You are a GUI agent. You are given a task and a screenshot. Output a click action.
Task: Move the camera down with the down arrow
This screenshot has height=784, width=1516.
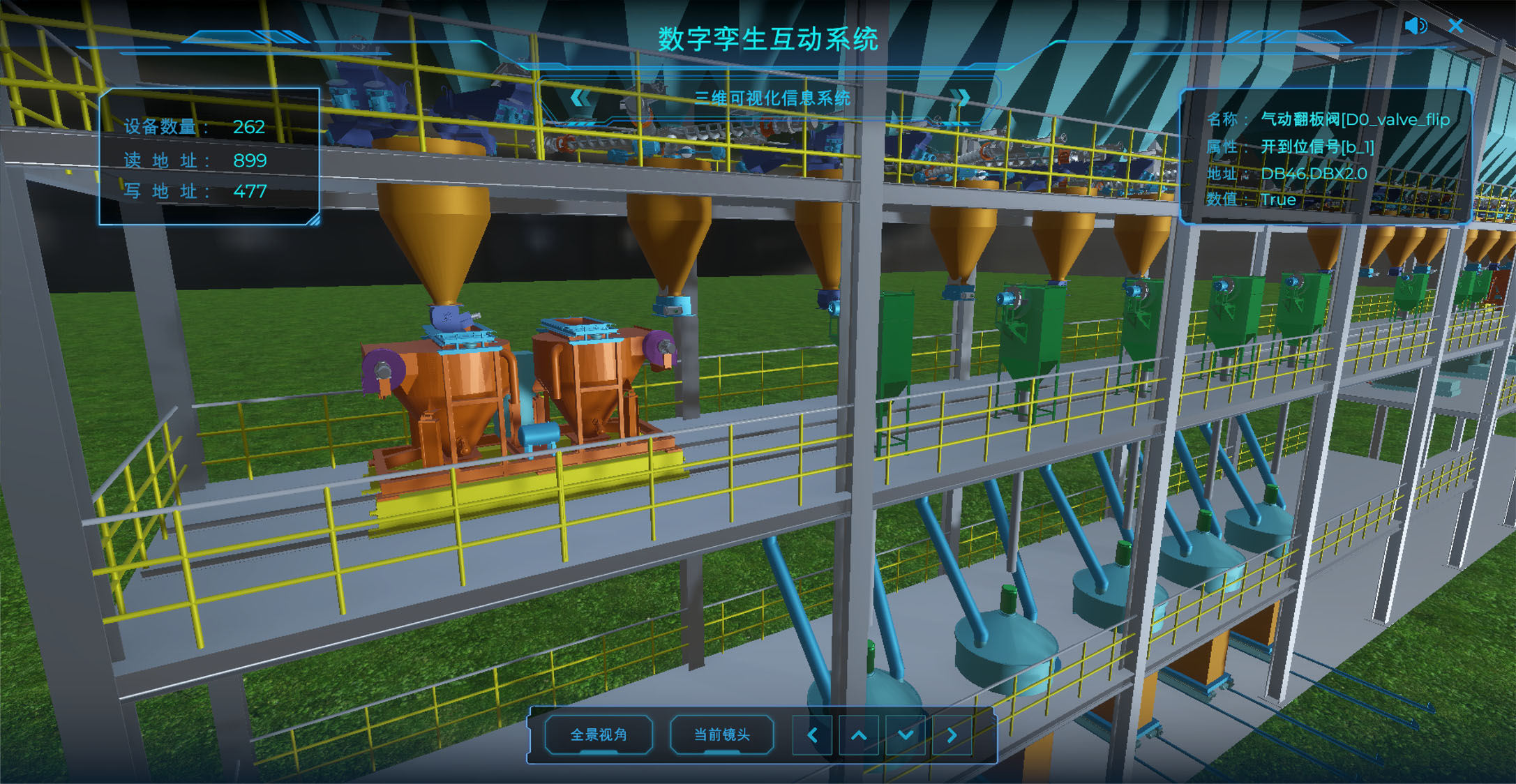906,735
